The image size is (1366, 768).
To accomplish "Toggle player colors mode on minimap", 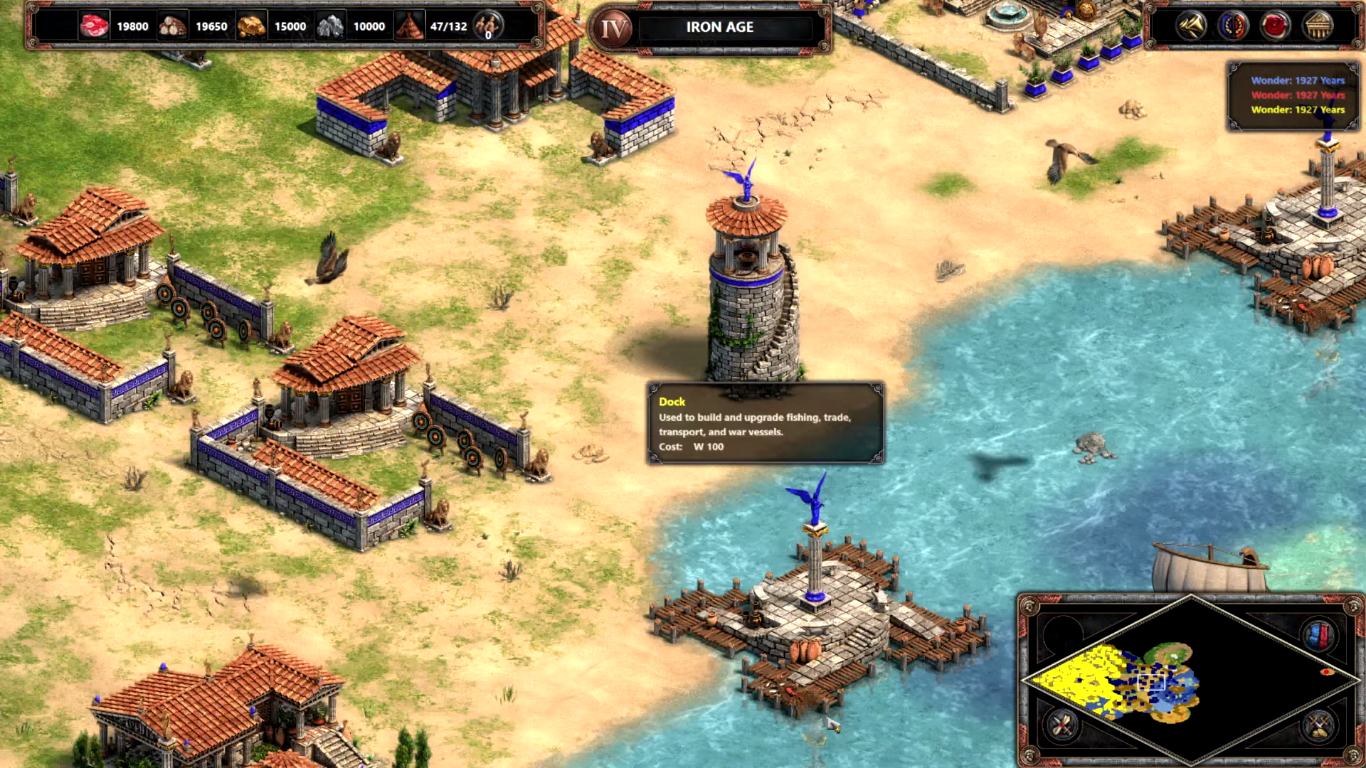I will pyautogui.click(x=1320, y=636).
